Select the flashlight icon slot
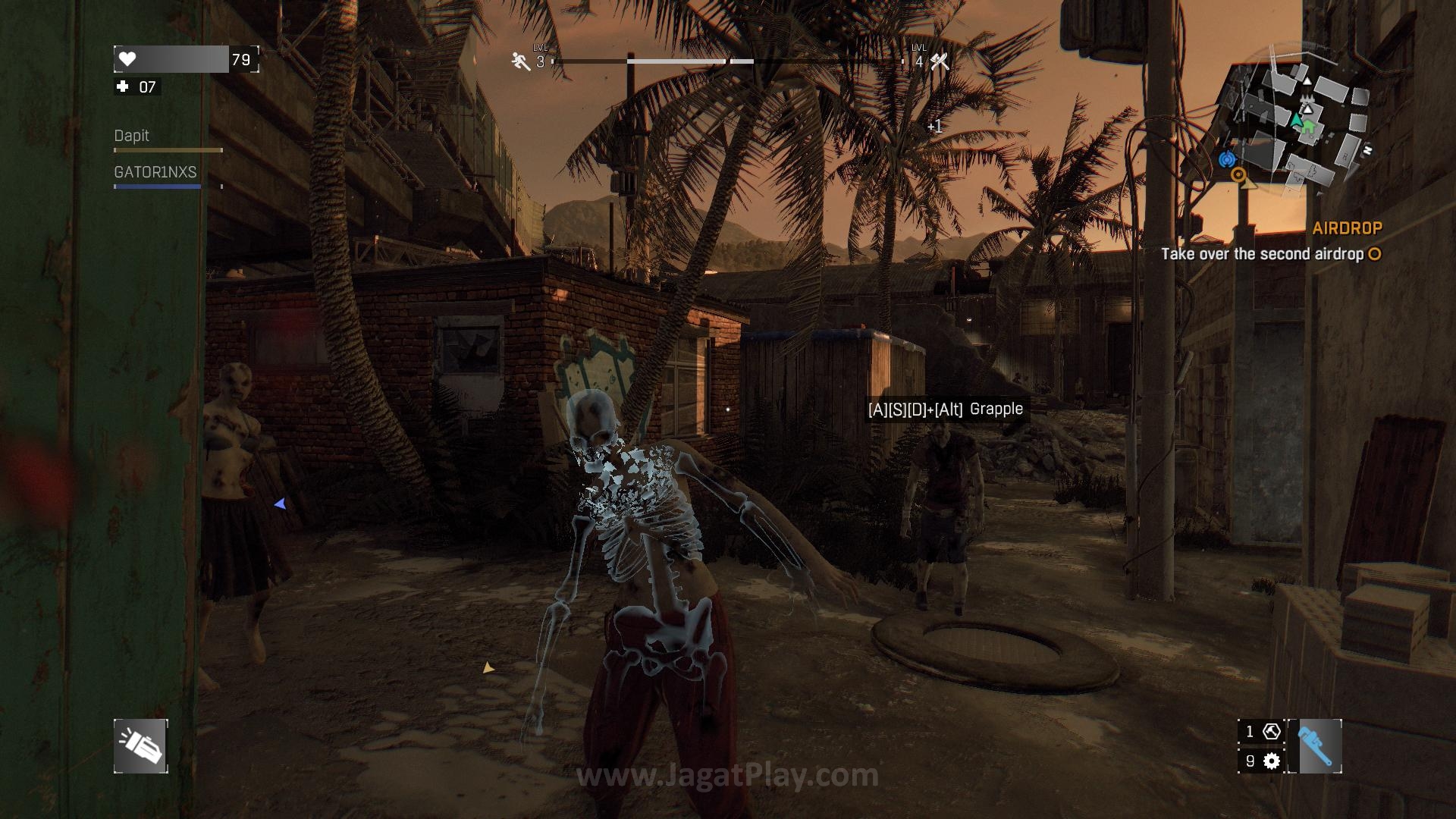The height and width of the screenshot is (819, 1456). (141, 746)
